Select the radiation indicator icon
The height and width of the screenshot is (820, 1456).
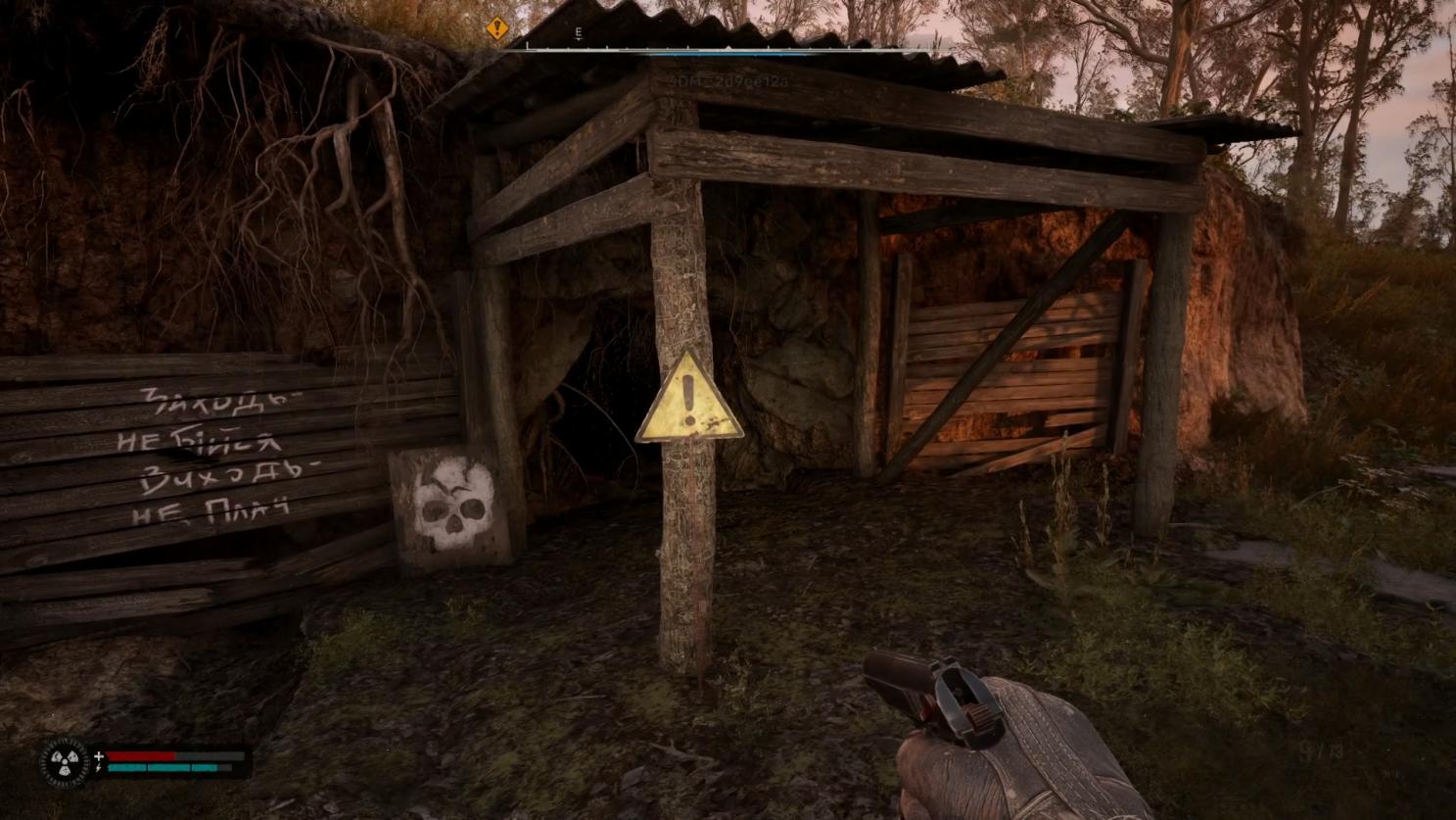(x=65, y=761)
